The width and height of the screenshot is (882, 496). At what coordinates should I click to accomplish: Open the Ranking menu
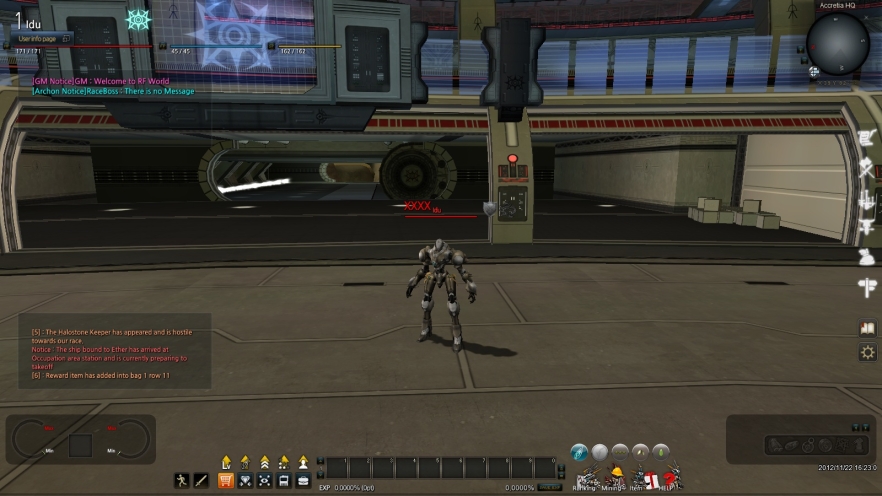tap(585, 479)
